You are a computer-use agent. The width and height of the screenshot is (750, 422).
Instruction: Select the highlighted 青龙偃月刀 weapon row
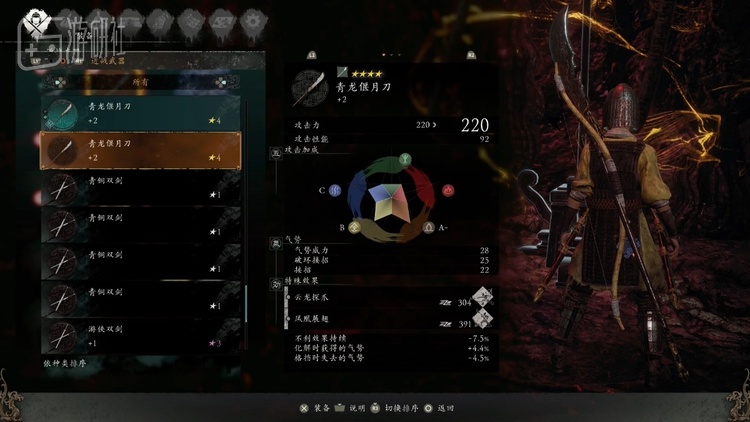[x=140, y=150]
